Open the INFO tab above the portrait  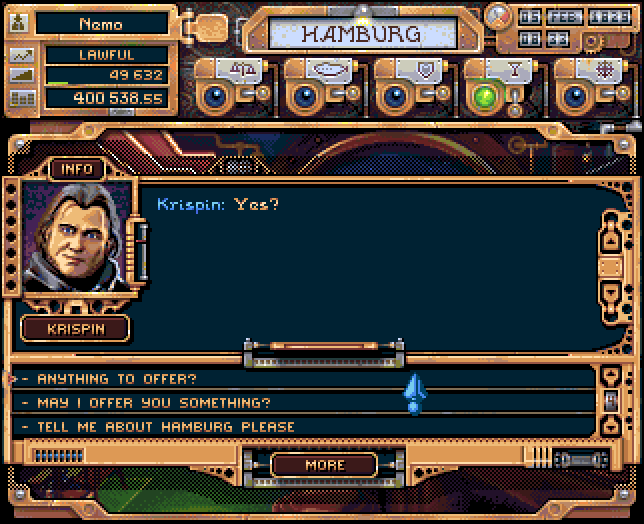pyautogui.click(x=77, y=169)
